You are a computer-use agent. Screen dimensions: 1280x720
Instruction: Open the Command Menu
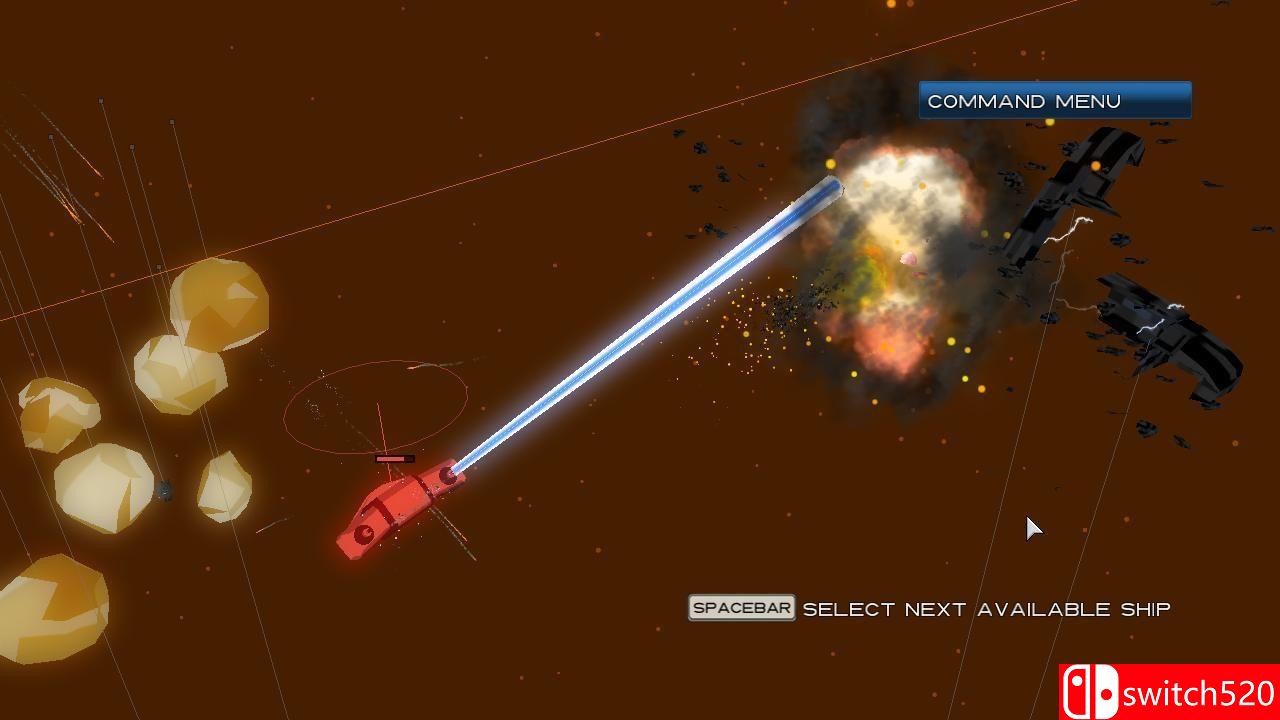(1055, 101)
